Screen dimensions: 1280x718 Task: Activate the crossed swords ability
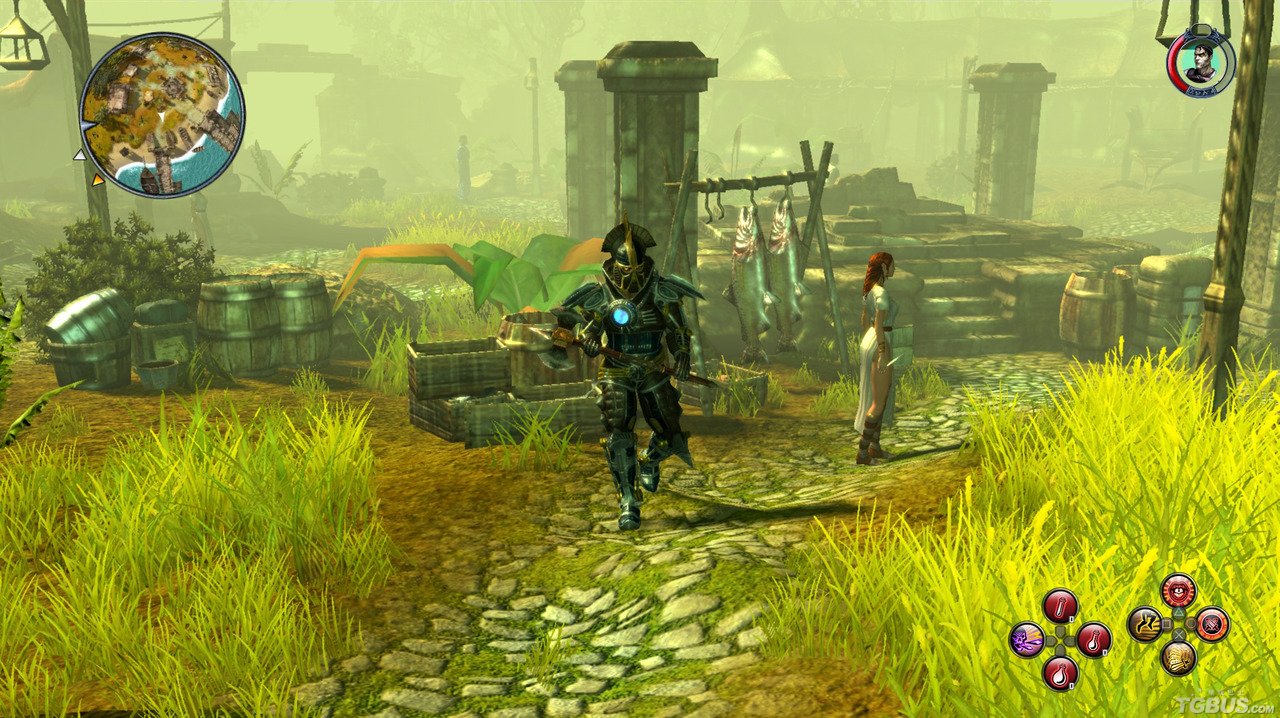(1212, 624)
